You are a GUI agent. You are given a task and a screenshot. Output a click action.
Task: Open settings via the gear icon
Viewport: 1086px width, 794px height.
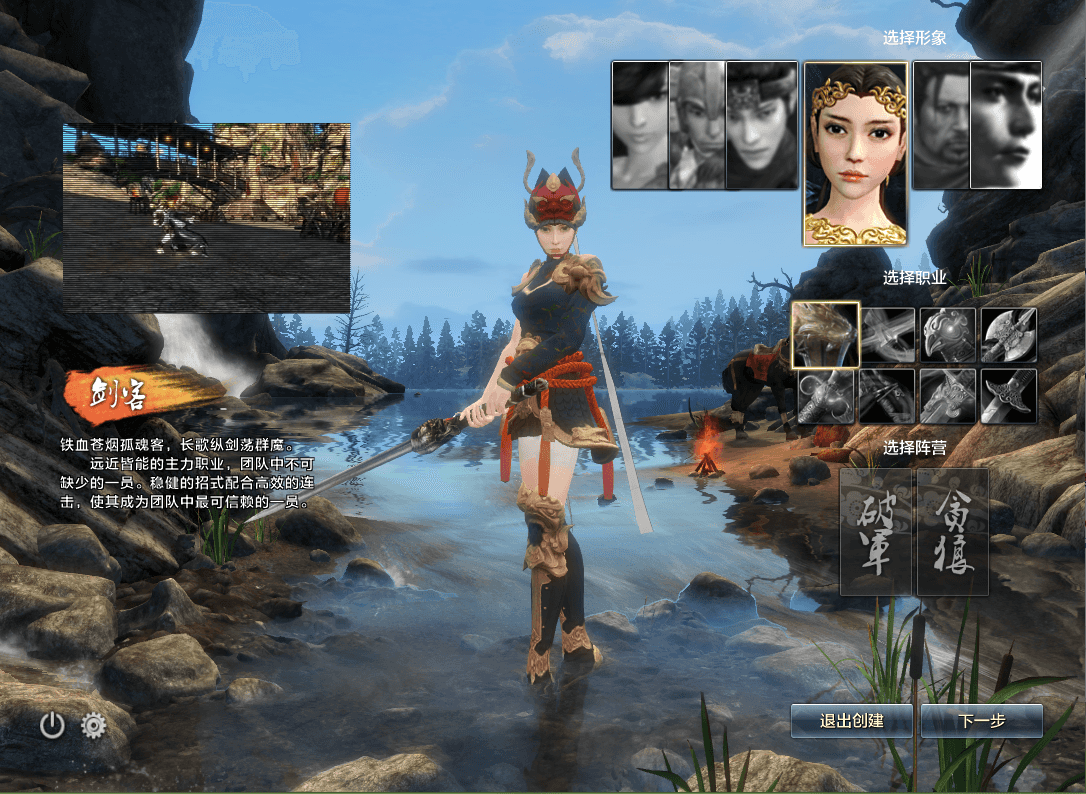point(94,725)
